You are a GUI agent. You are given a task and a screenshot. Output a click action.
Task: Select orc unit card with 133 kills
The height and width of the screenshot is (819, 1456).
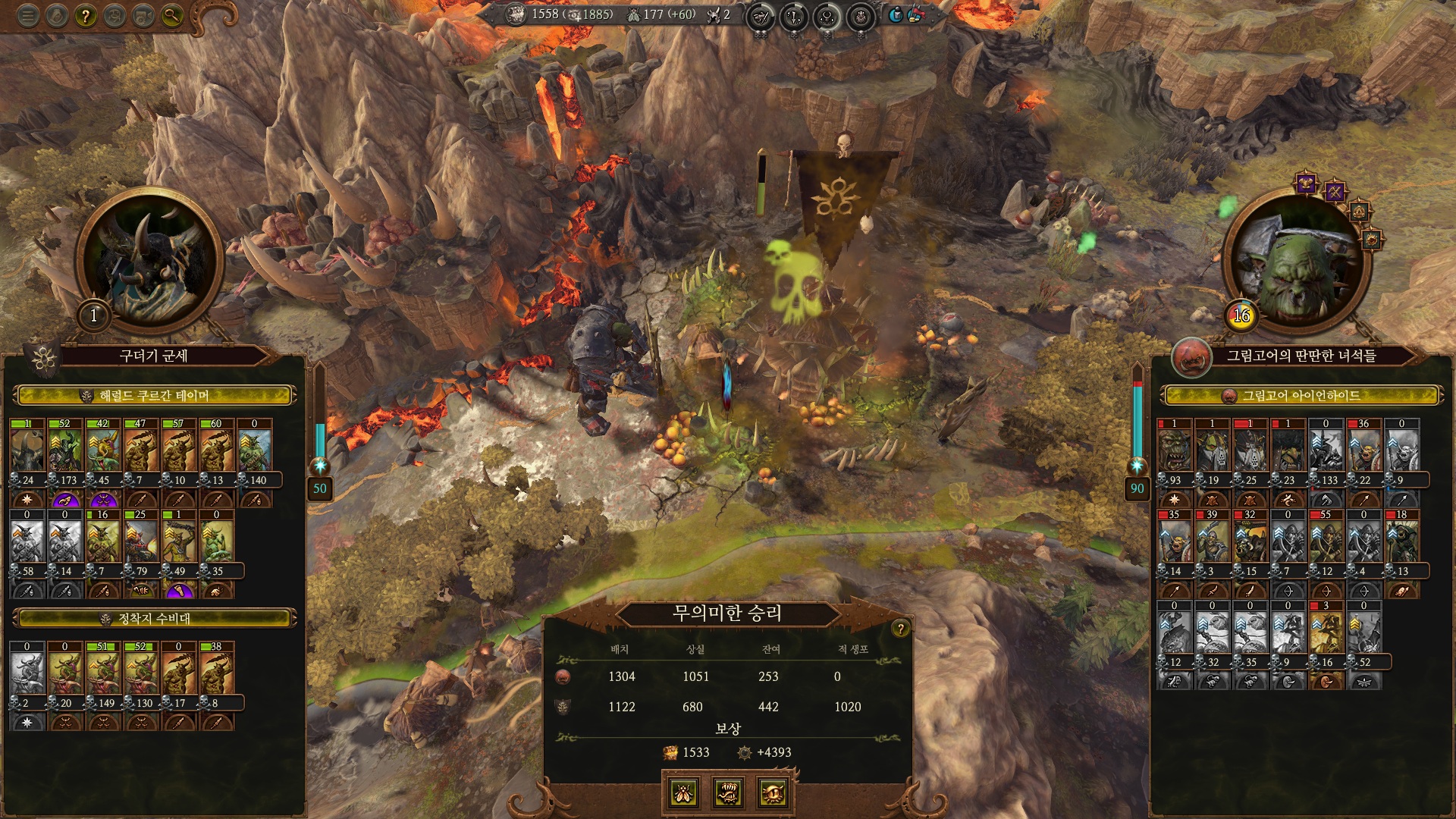[1326, 447]
